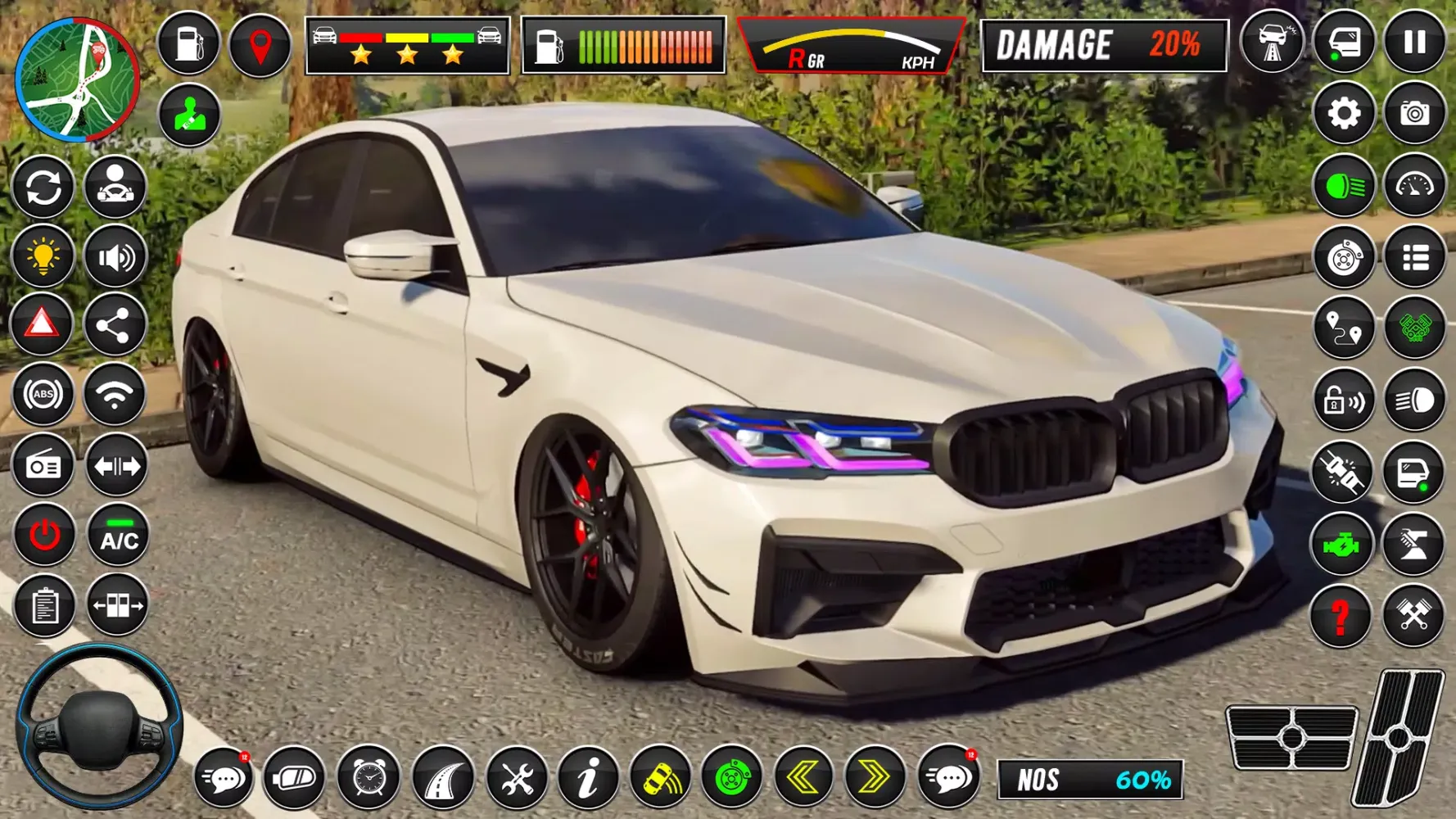Image resolution: width=1456 pixels, height=819 pixels.
Task: Enable the hazard warning lights
Action: [44, 324]
